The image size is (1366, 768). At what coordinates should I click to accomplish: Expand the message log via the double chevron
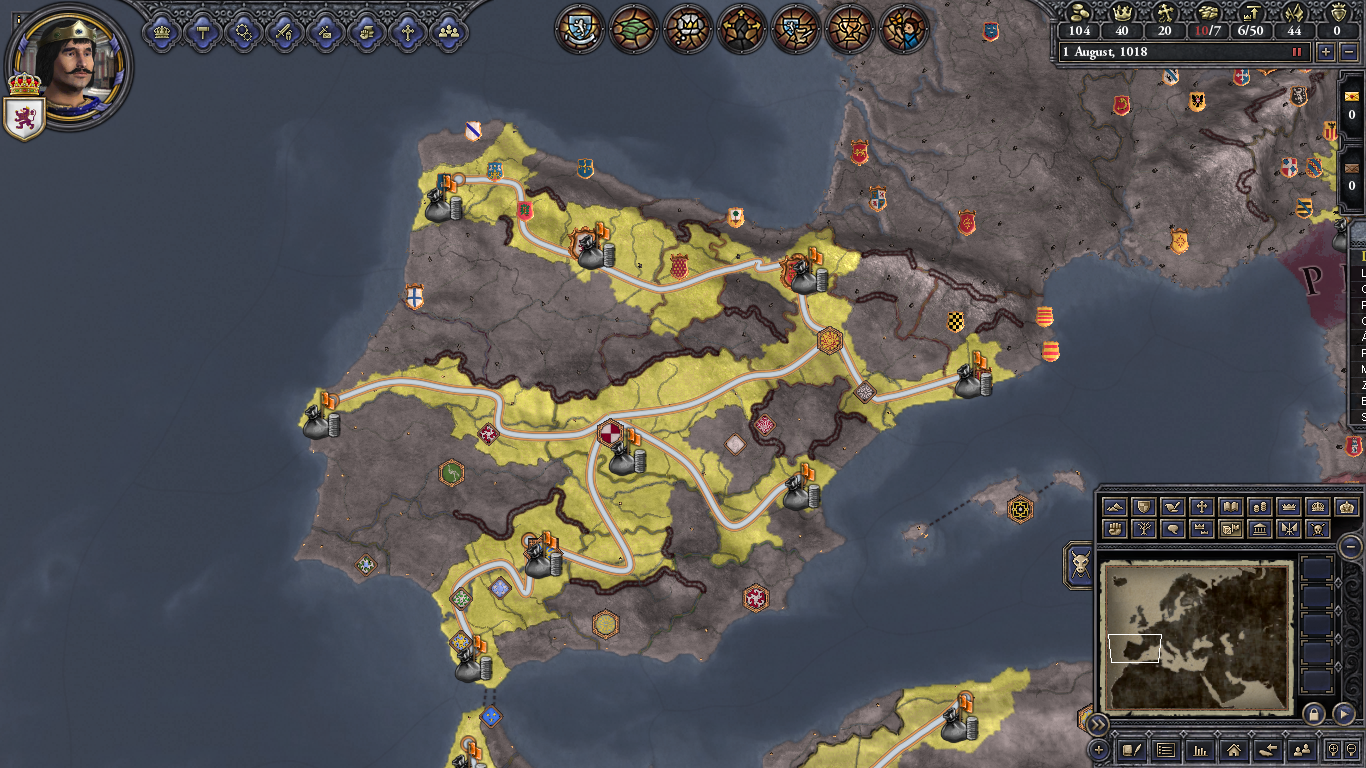[x=1098, y=724]
